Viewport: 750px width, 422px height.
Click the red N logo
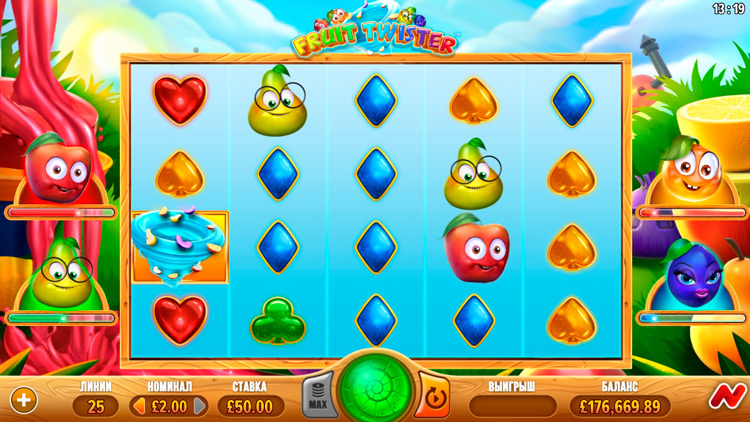723,398
